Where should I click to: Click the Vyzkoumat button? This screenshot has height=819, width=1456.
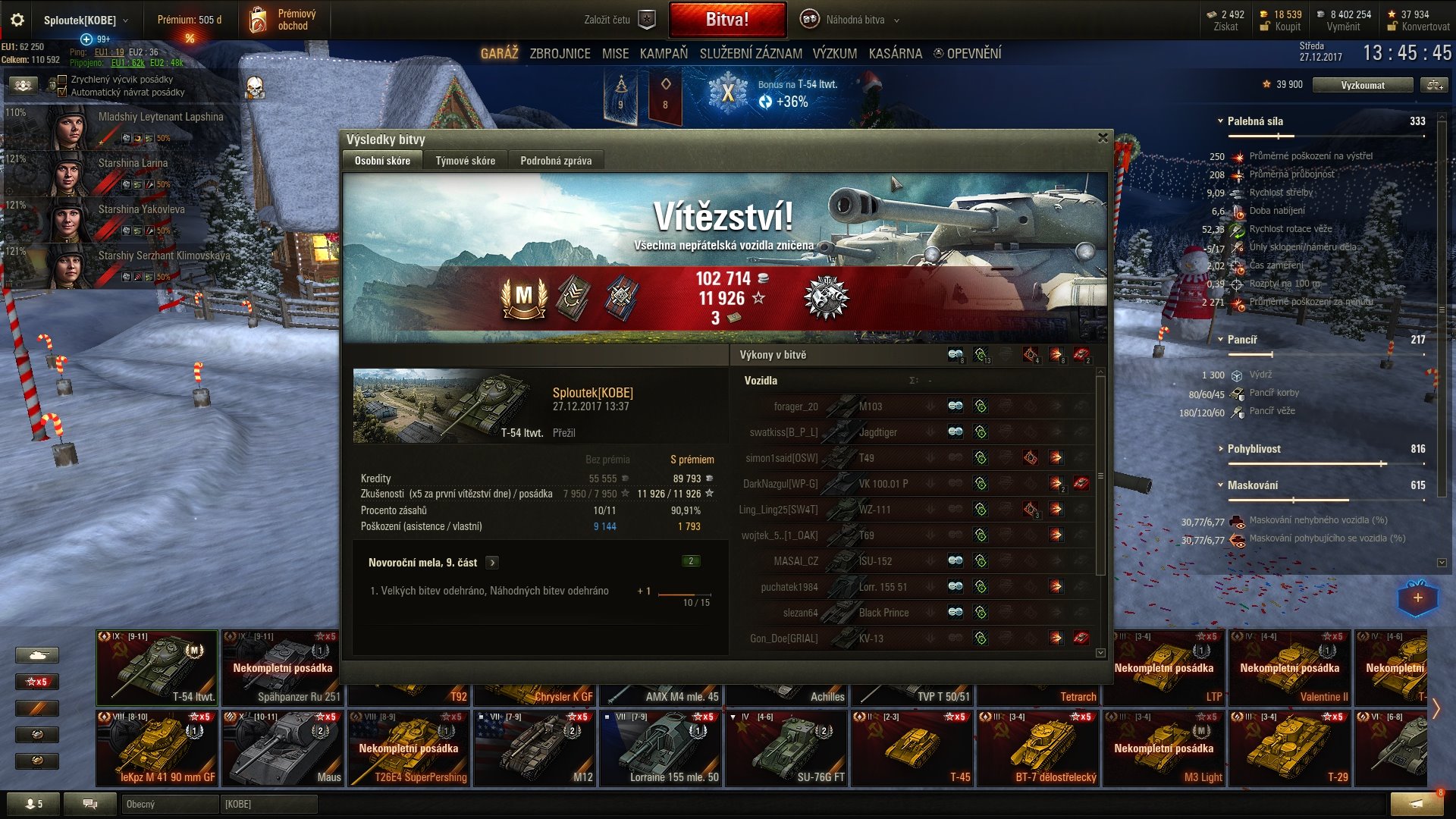1363,85
